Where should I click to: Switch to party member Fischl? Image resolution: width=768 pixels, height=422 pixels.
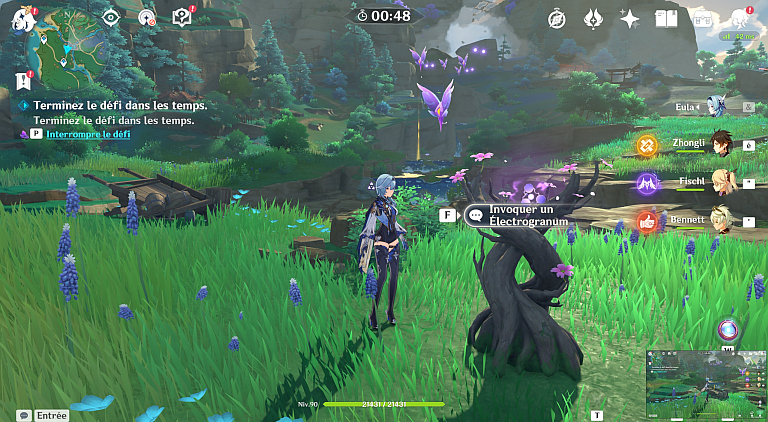coord(719,182)
